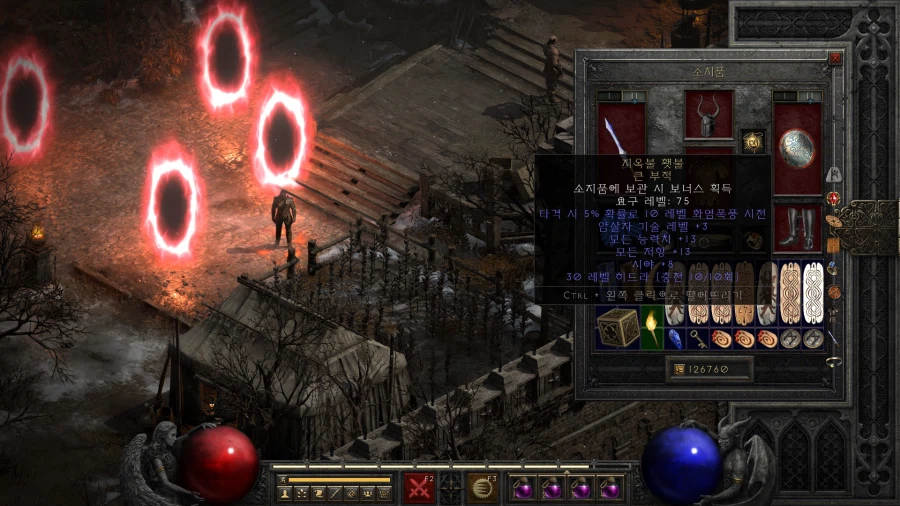The image size is (900, 506).
Task: Select the blue gem beside the key
Action: coord(675,338)
